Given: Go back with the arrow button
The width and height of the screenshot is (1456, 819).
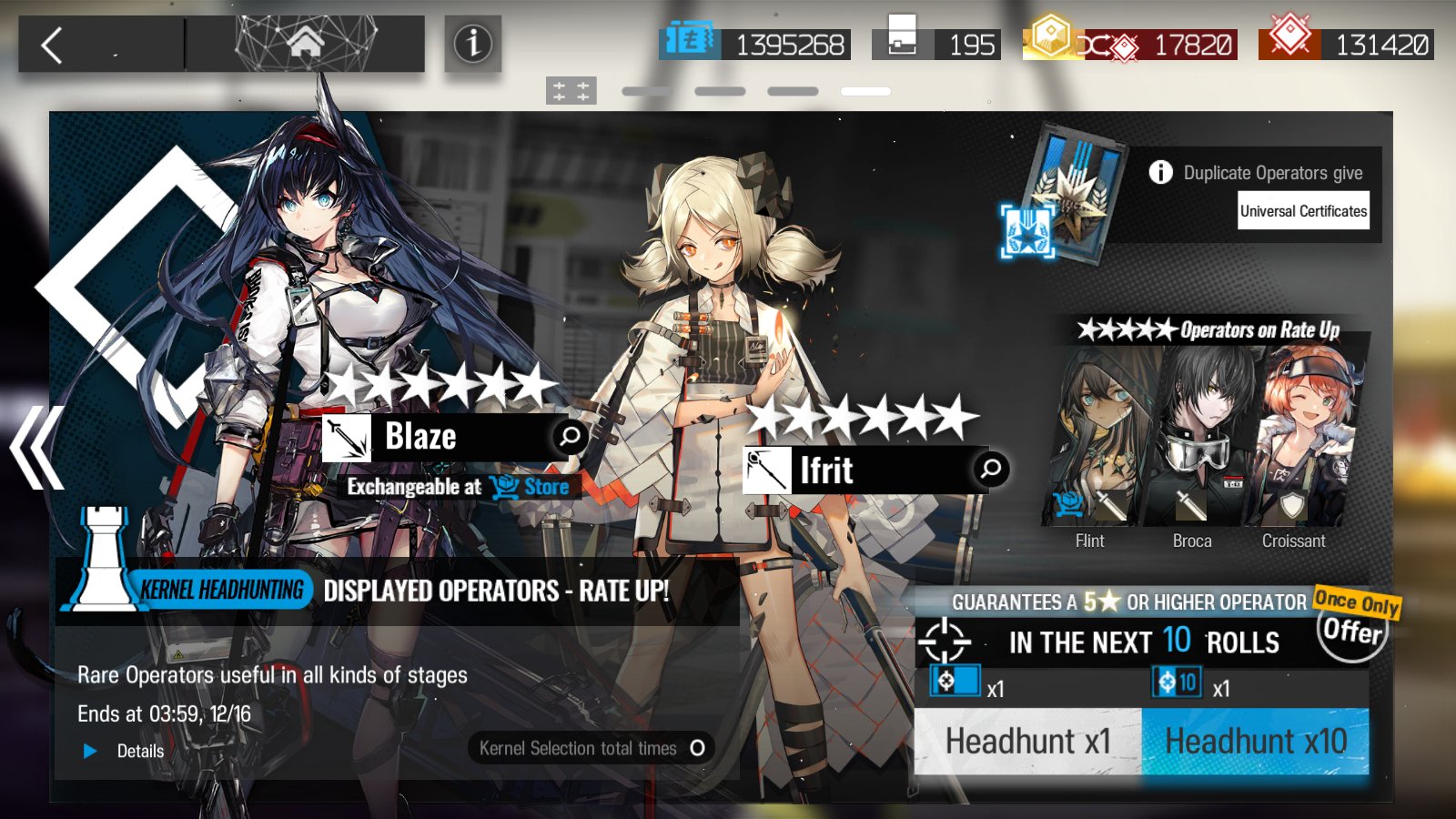Looking at the screenshot, I should pyautogui.click(x=53, y=45).
